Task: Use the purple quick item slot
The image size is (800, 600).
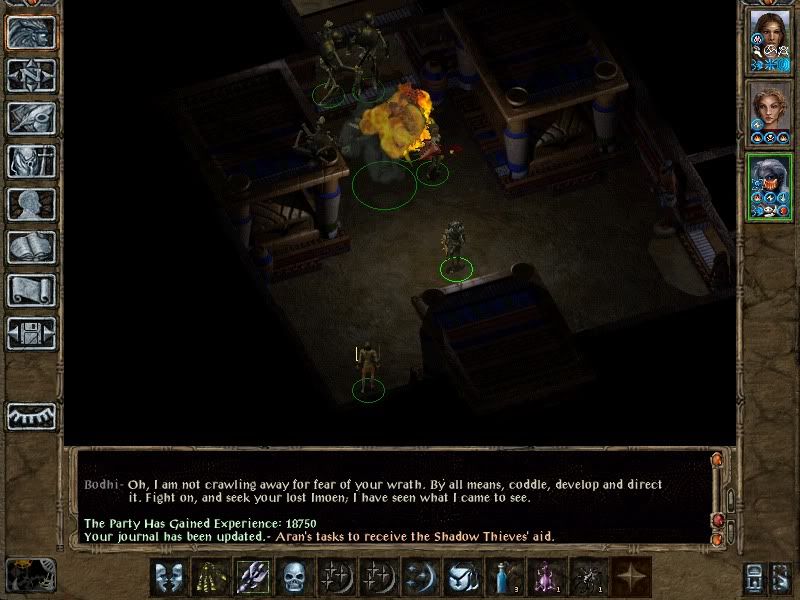Action: pyautogui.click(x=545, y=577)
